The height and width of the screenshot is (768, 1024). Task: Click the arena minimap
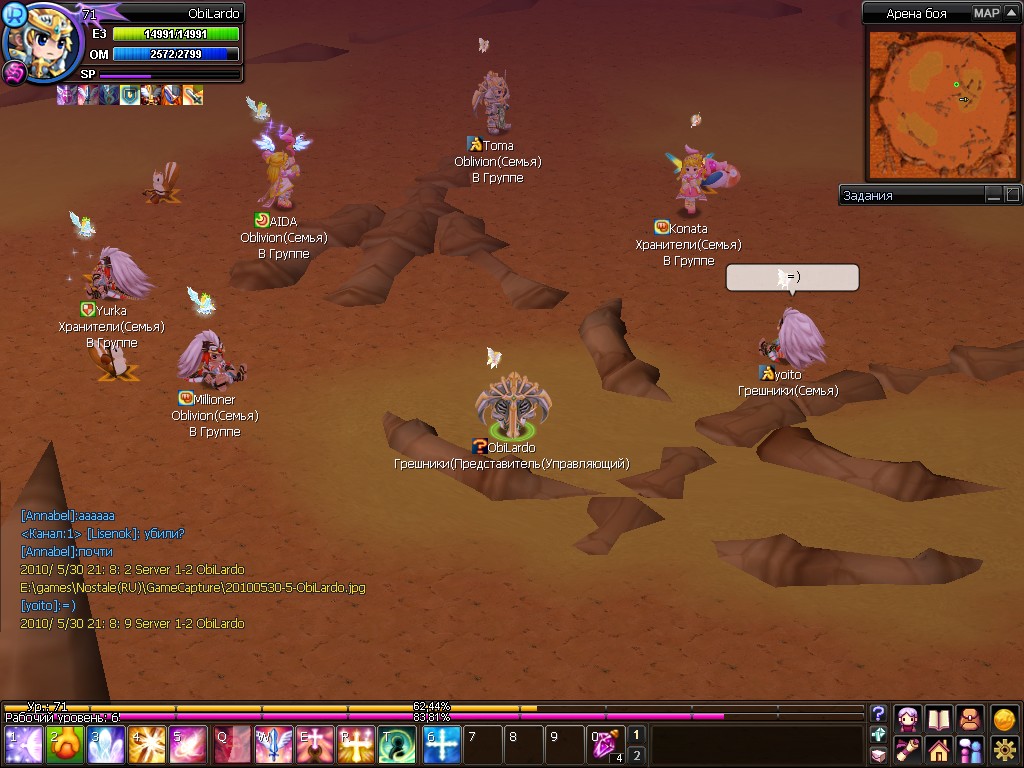(941, 104)
